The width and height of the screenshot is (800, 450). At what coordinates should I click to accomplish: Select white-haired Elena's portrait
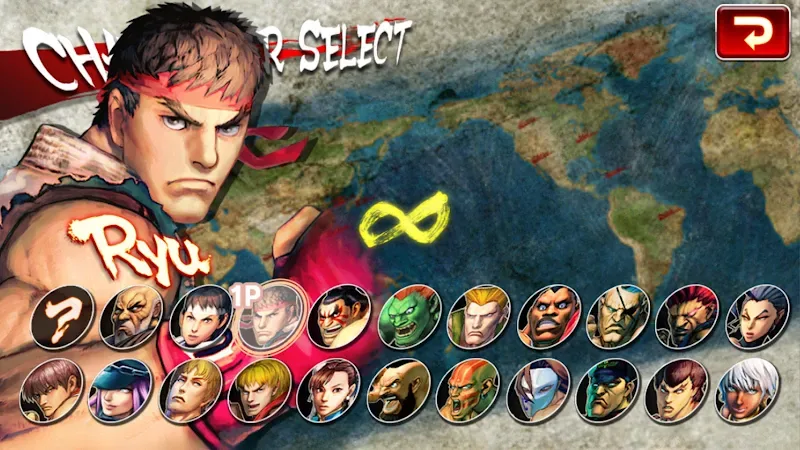coord(745,390)
